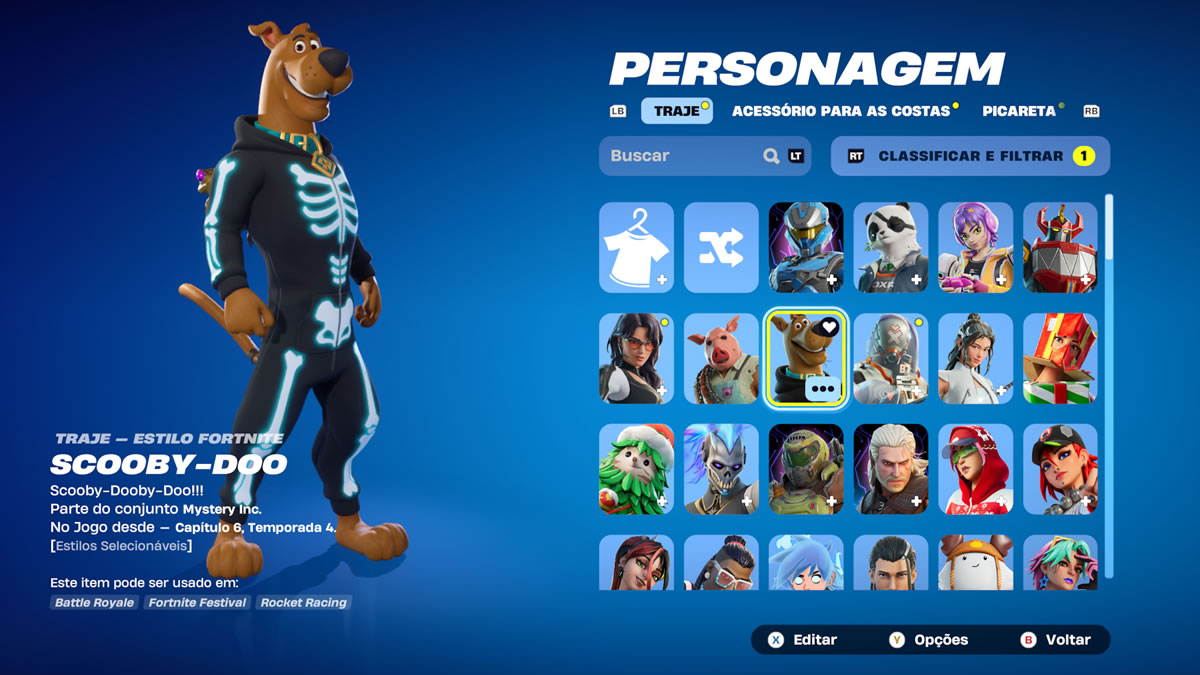This screenshot has width=1200, height=675.
Task: Switch to the Traje tab
Action: (677, 111)
